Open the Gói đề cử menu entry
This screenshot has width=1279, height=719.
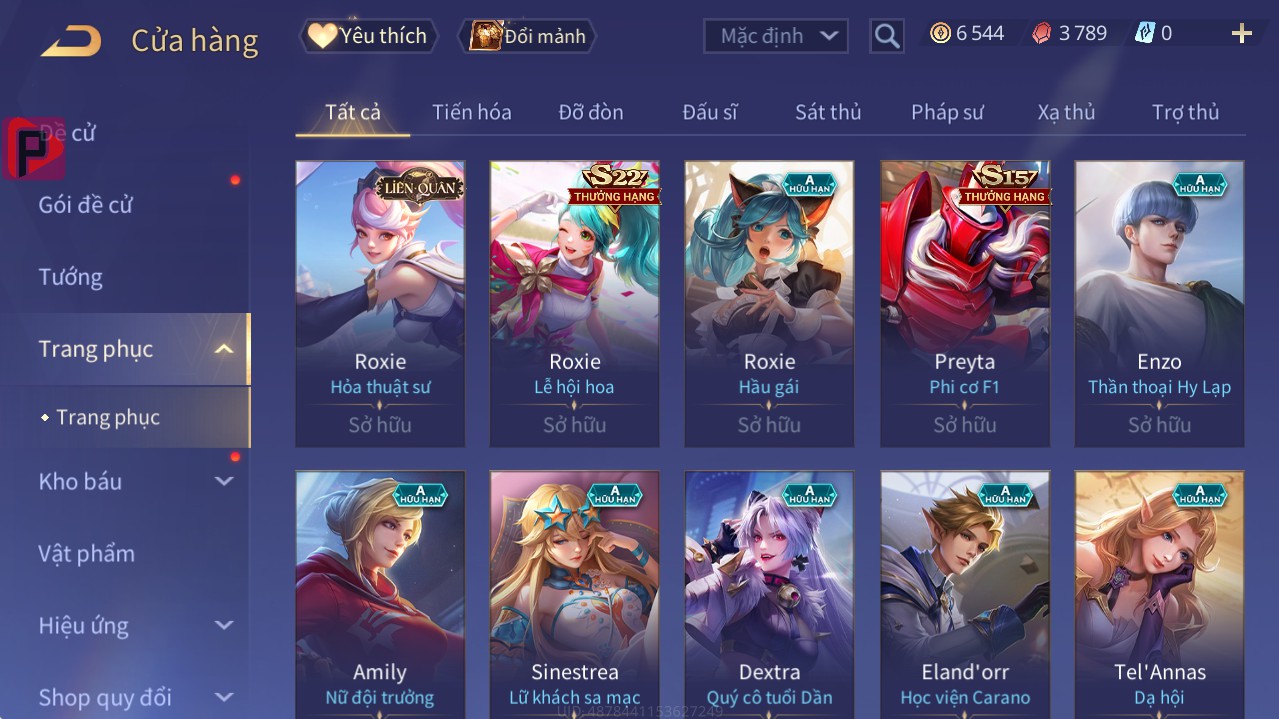coord(86,205)
